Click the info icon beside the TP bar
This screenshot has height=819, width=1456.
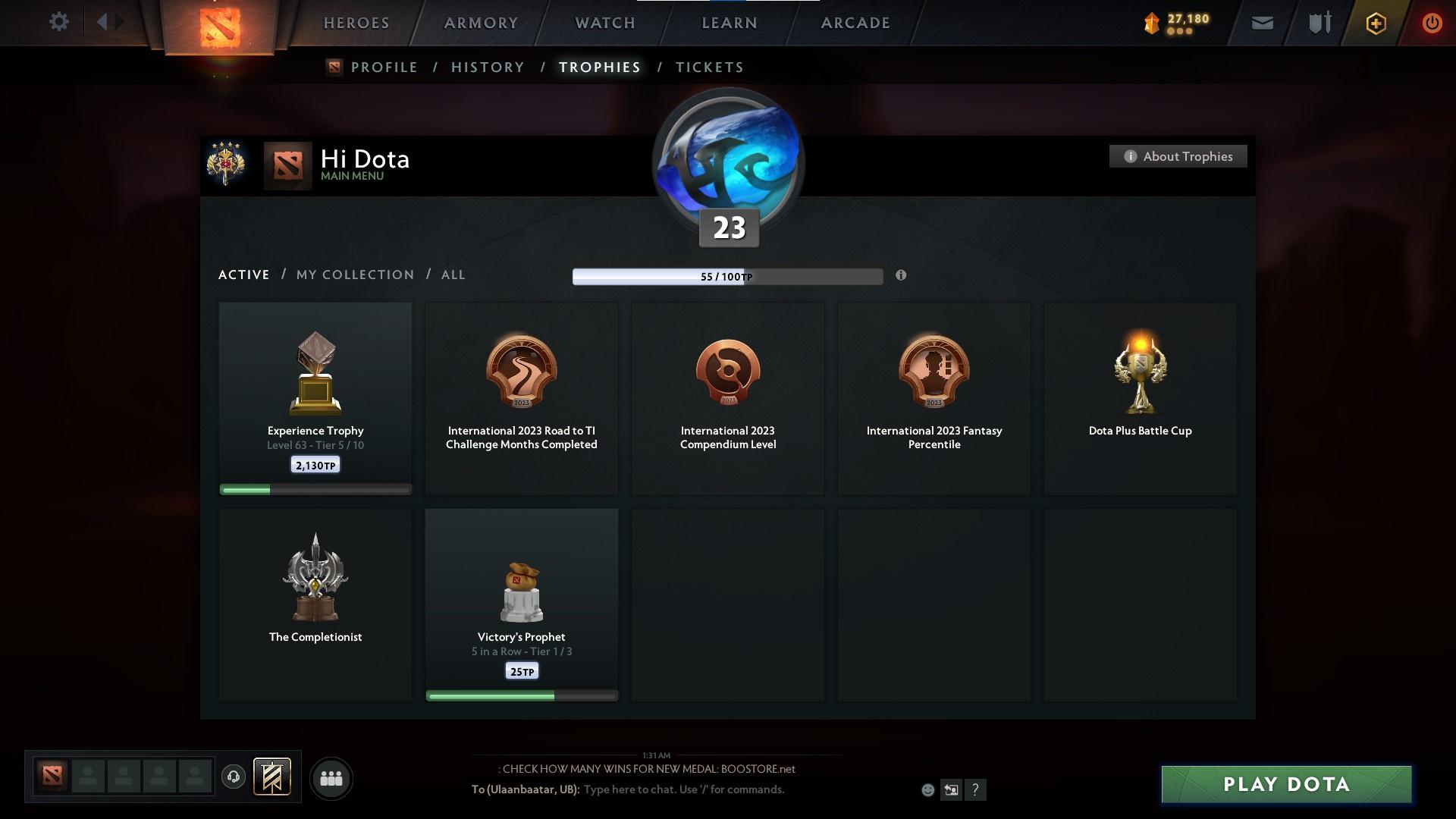tap(902, 276)
